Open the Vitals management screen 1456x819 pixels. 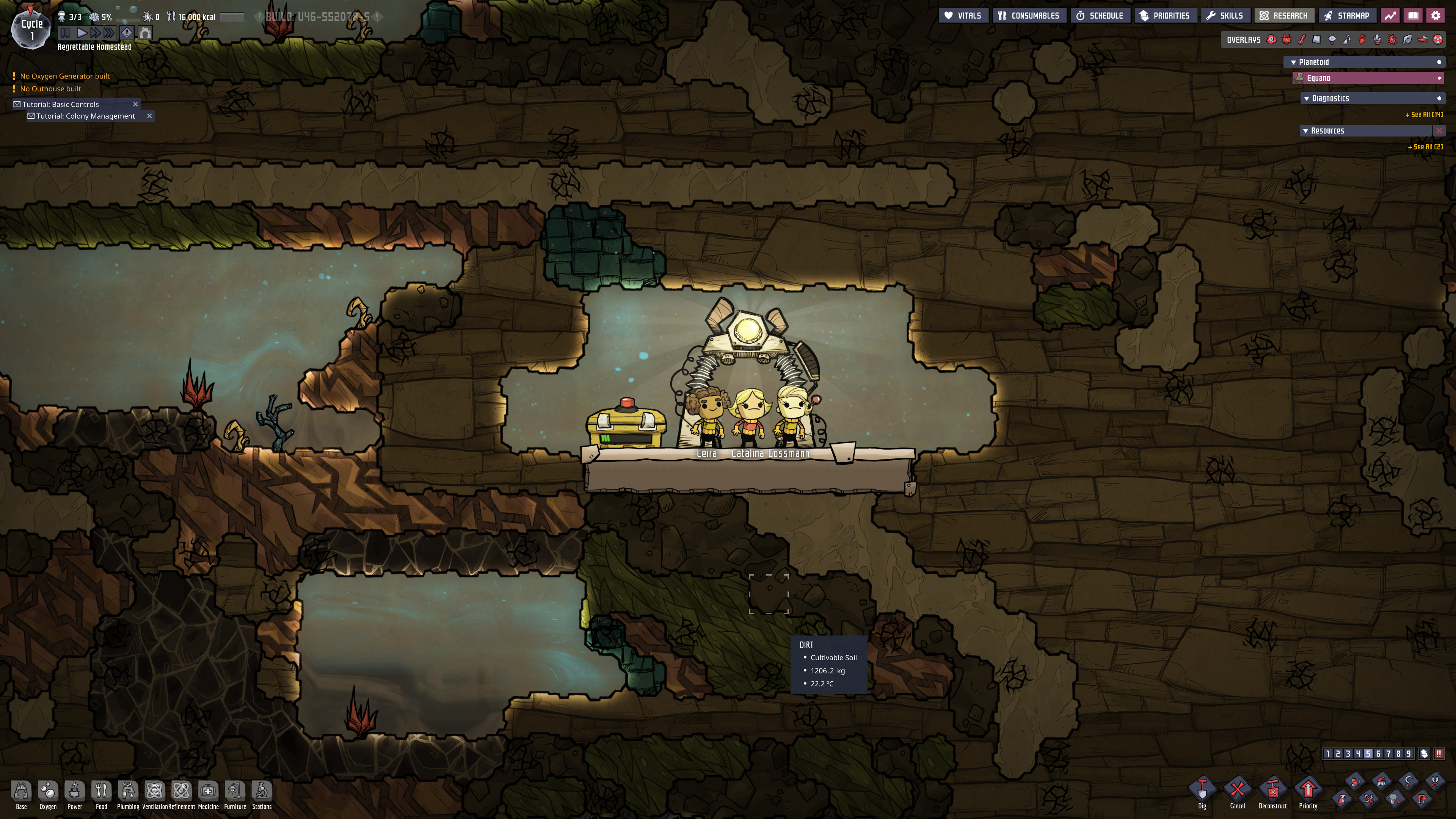coord(963,16)
